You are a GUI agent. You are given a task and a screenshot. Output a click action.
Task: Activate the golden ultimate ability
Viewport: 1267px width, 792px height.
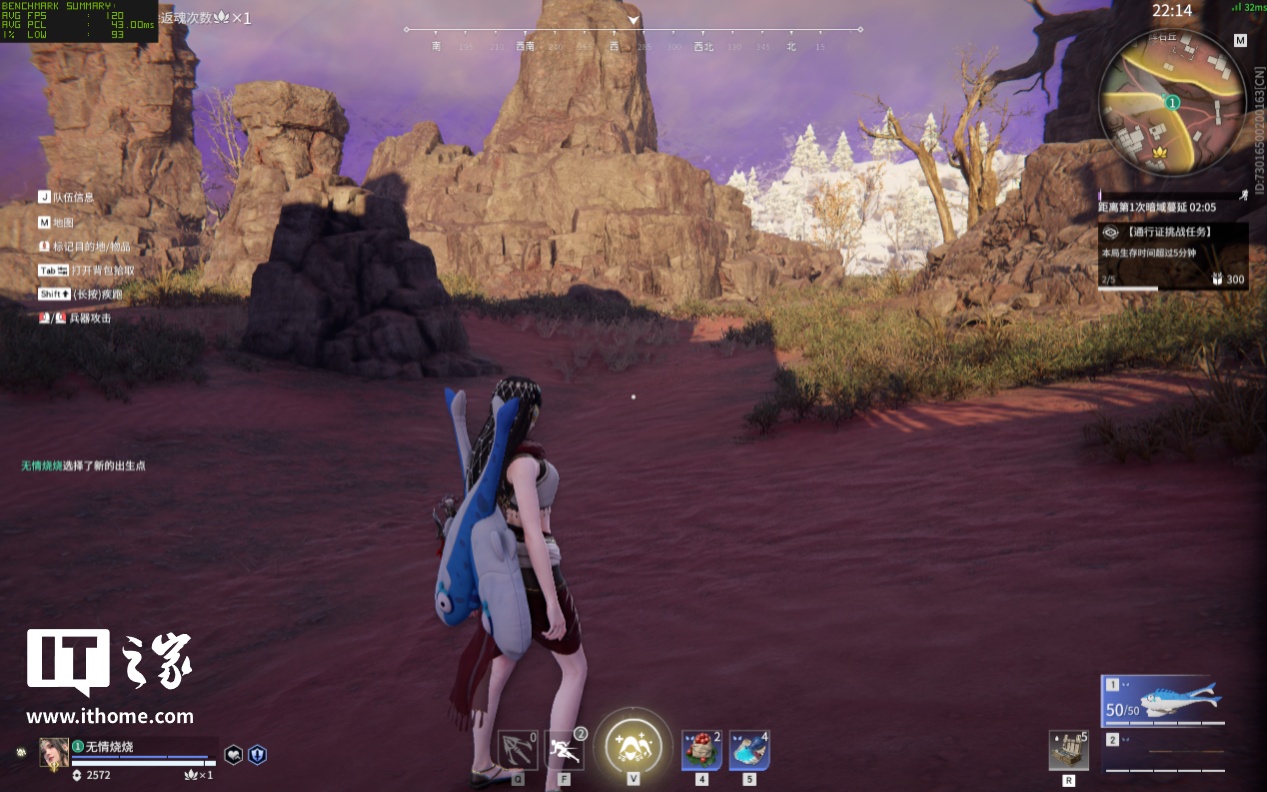pyautogui.click(x=633, y=745)
